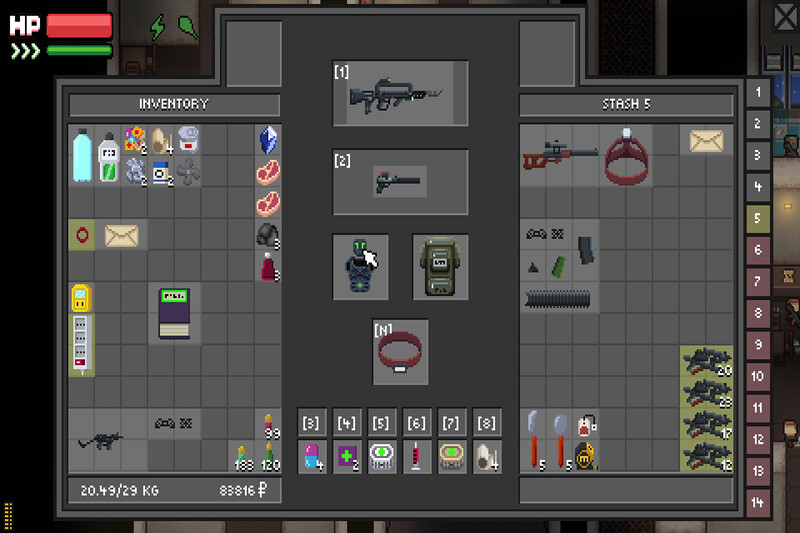
Task: Select the water bottle in inventory
Action: tap(82, 155)
